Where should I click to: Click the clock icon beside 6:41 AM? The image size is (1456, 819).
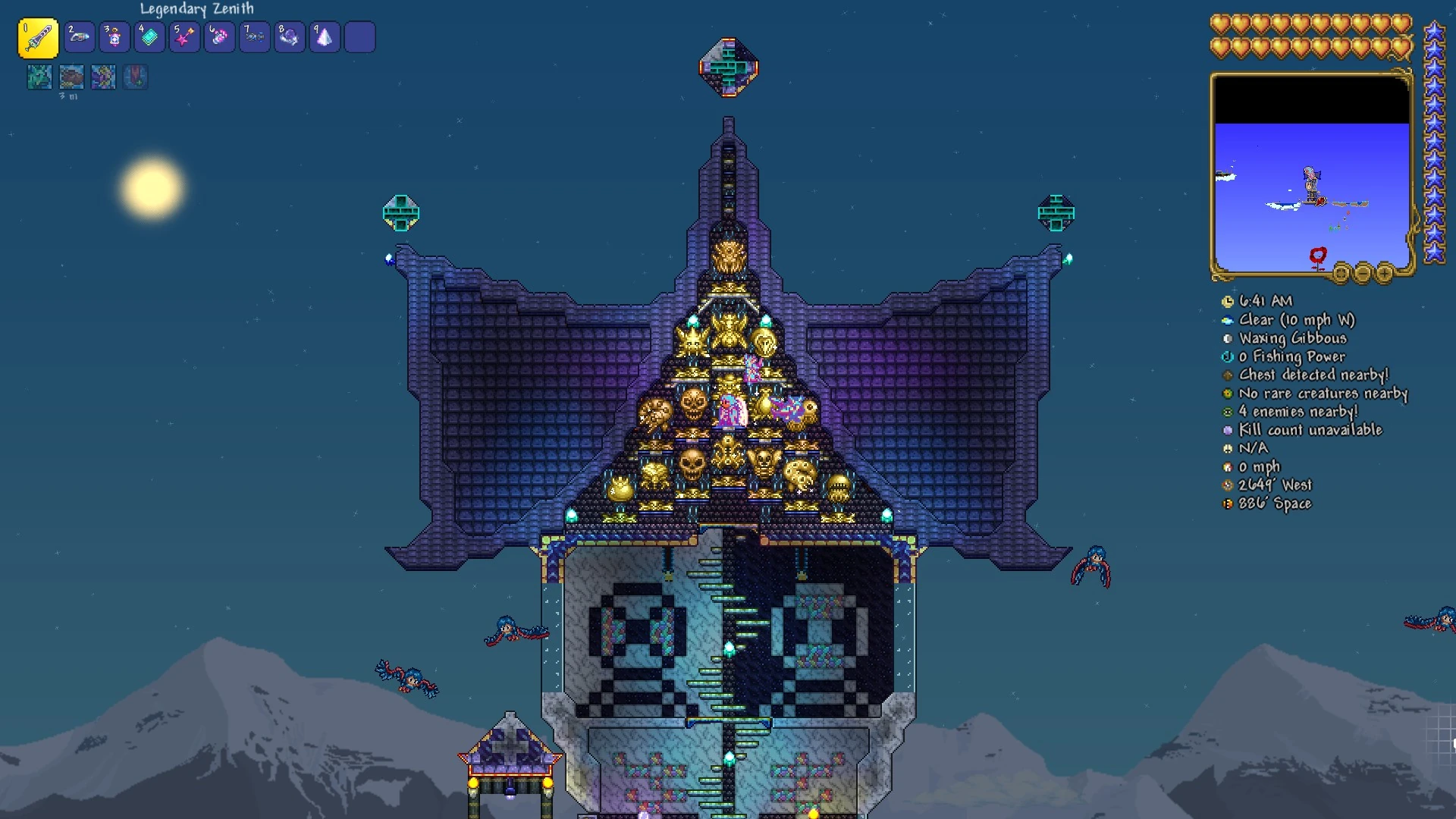(x=1229, y=301)
